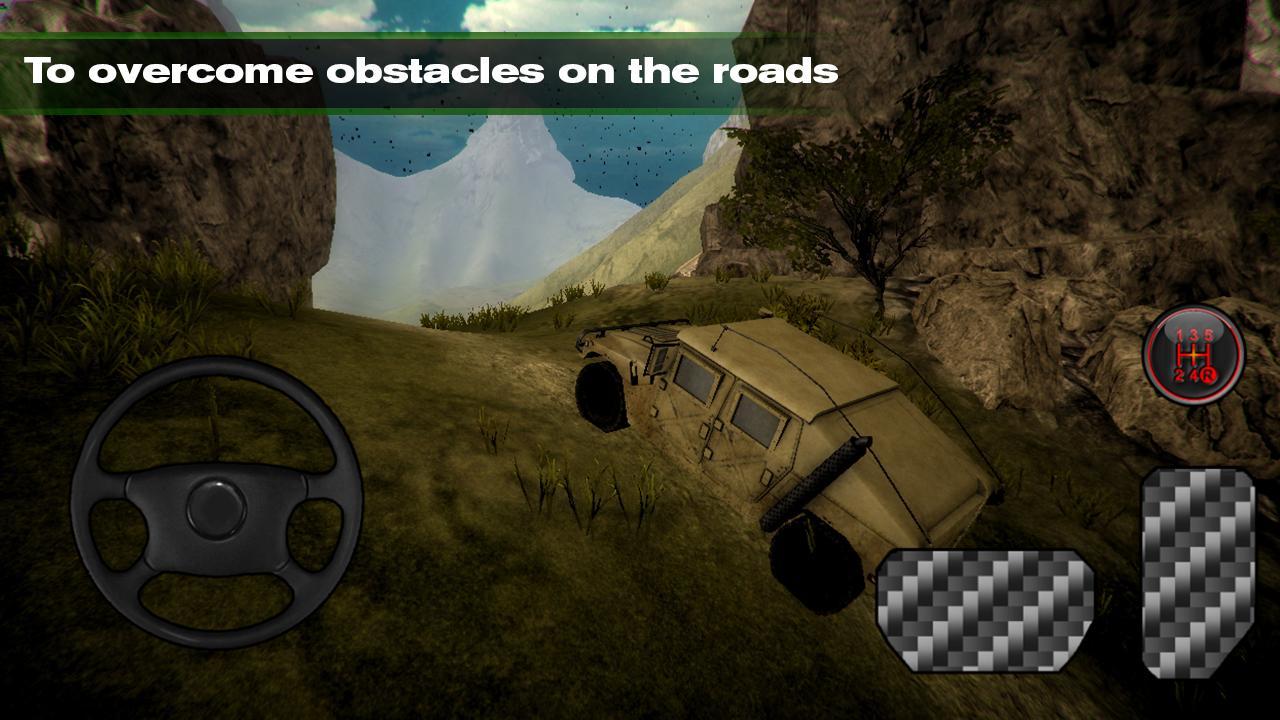Image resolution: width=1280 pixels, height=720 pixels.
Task: Hit the wide carbon brake pedal
Action: pos(984,609)
